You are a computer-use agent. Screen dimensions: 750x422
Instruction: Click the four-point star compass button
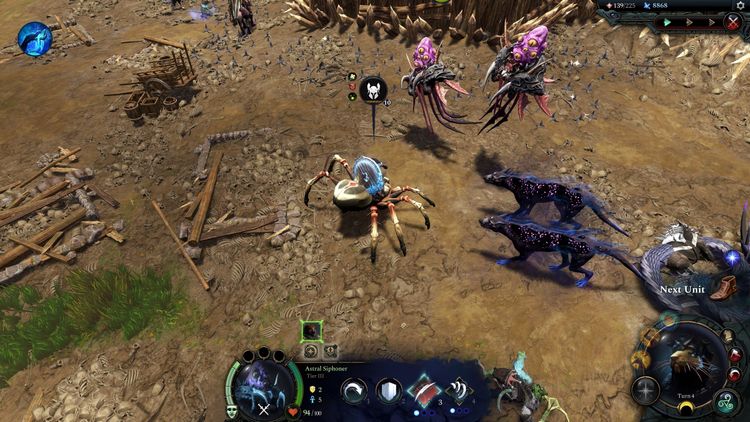646,390
